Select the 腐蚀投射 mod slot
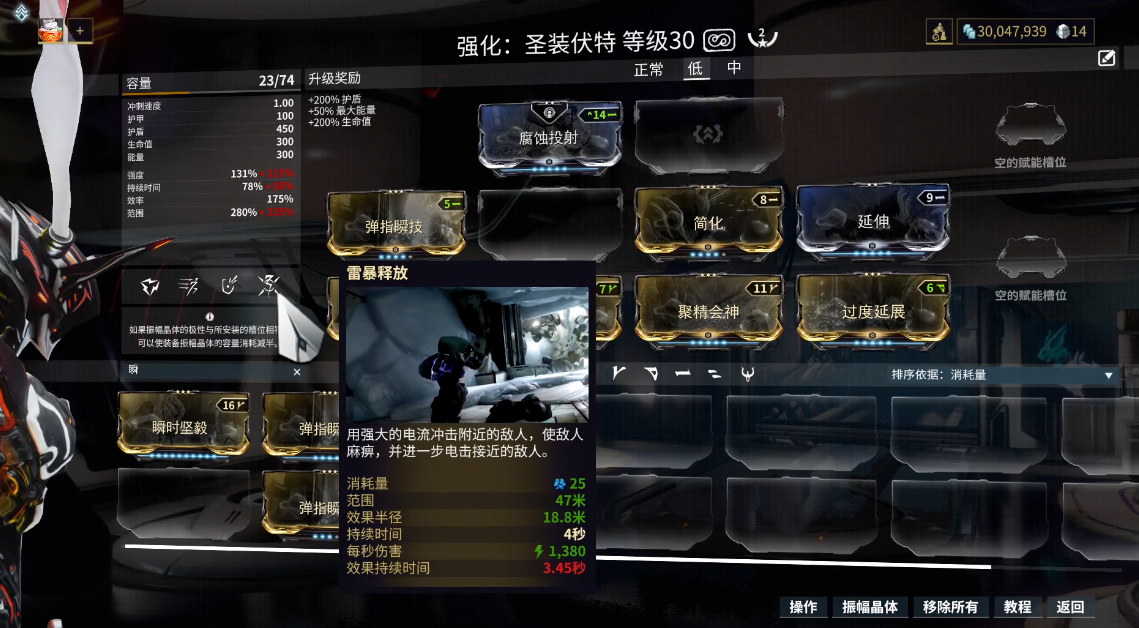The height and width of the screenshot is (628, 1139). pyautogui.click(x=548, y=138)
